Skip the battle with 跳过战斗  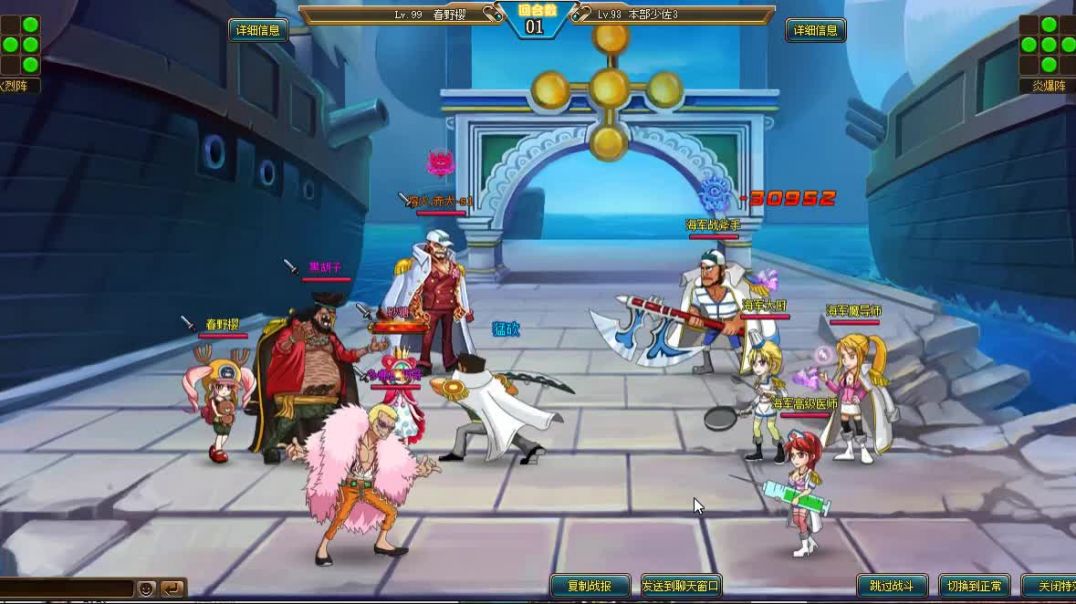(x=892, y=586)
